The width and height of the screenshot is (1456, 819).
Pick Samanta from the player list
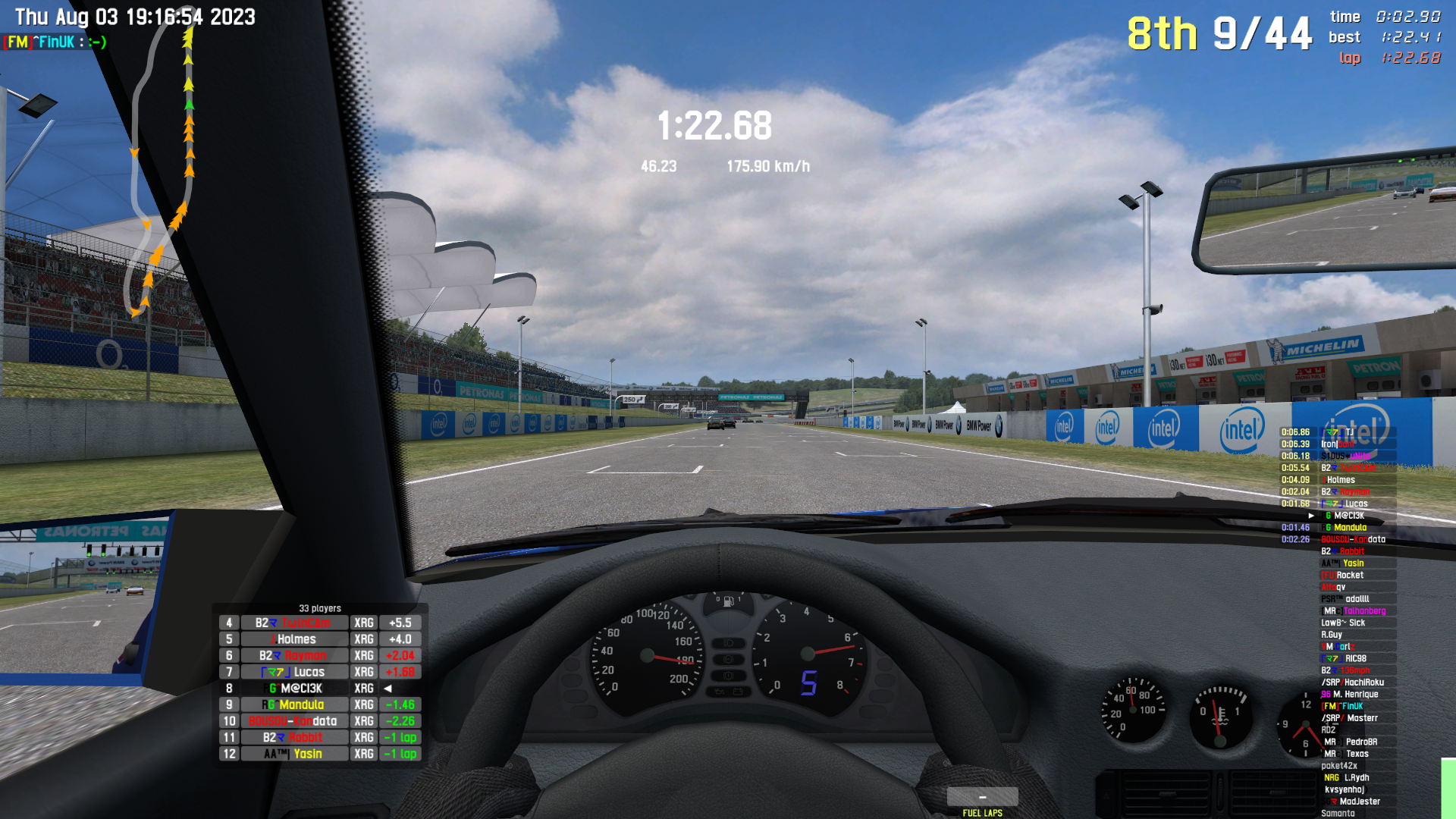pyautogui.click(x=1339, y=814)
